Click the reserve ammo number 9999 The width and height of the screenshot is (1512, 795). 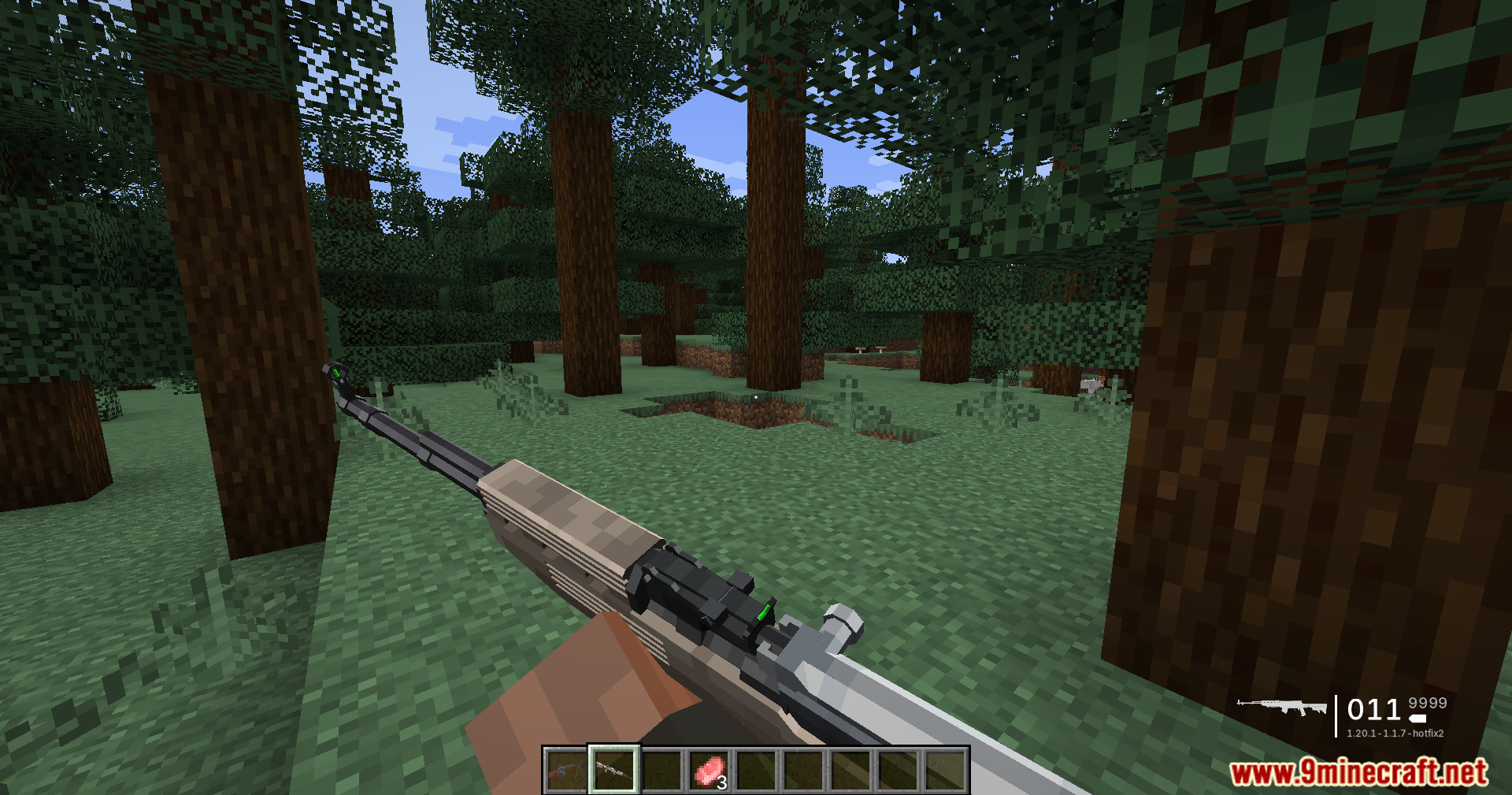[x=1427, y=704]
